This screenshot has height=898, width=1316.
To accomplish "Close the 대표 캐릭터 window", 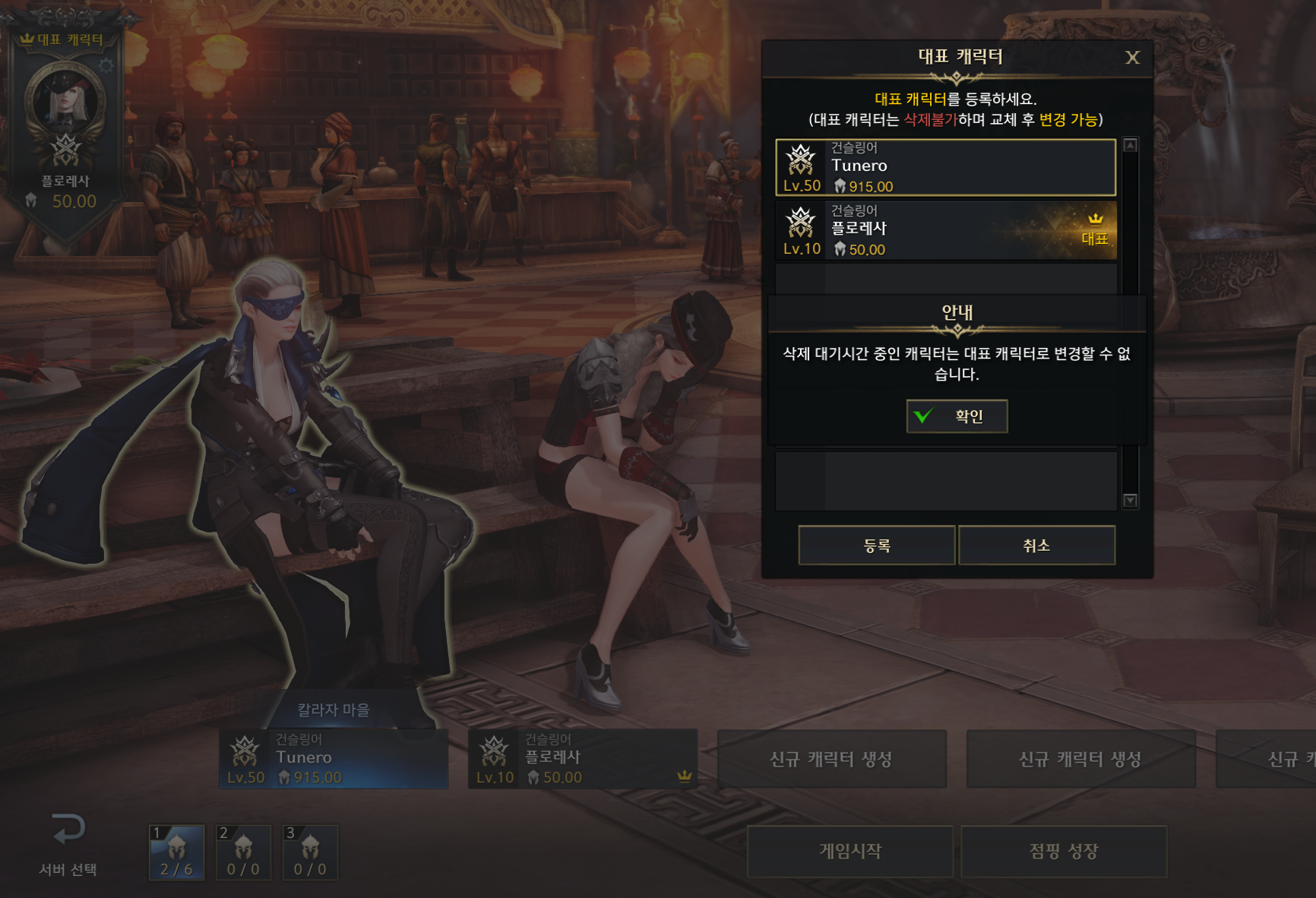I will click(1132, 58).
